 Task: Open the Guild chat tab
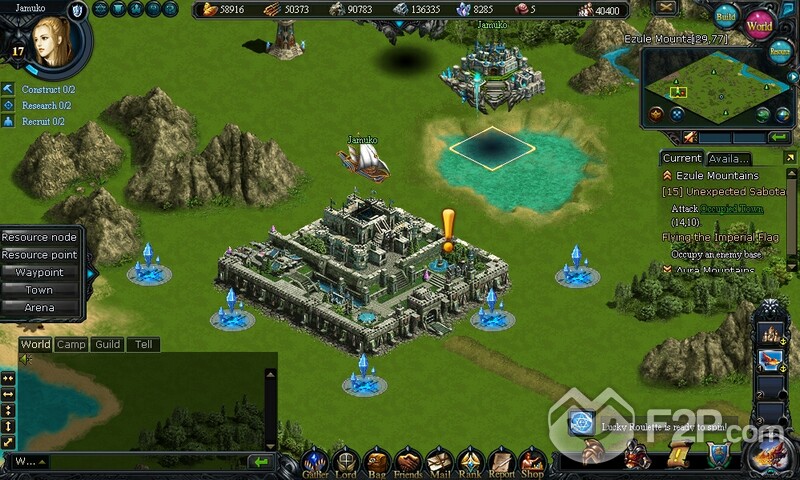point(108,344)
